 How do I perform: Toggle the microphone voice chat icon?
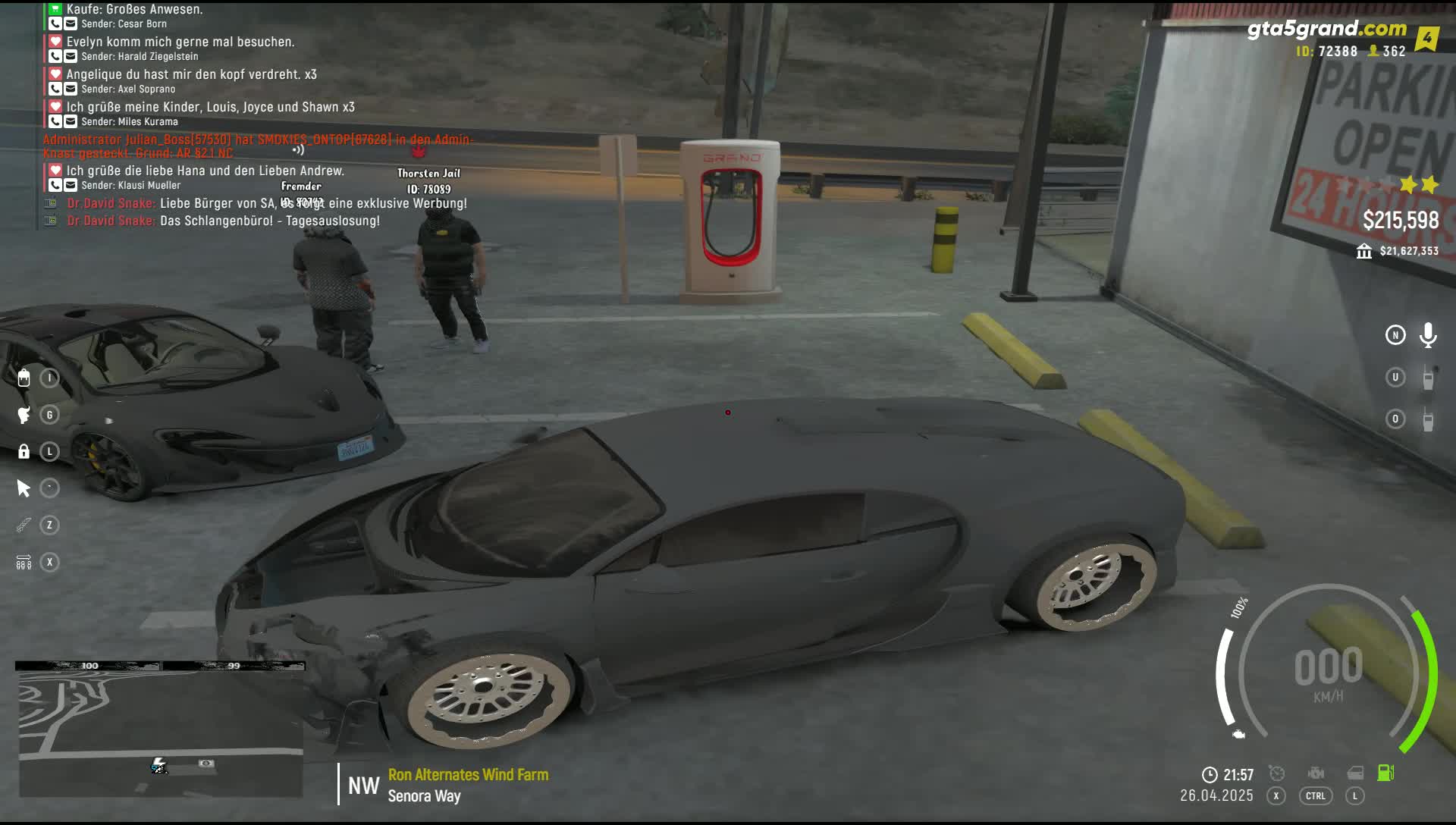tap(1428, 335)
